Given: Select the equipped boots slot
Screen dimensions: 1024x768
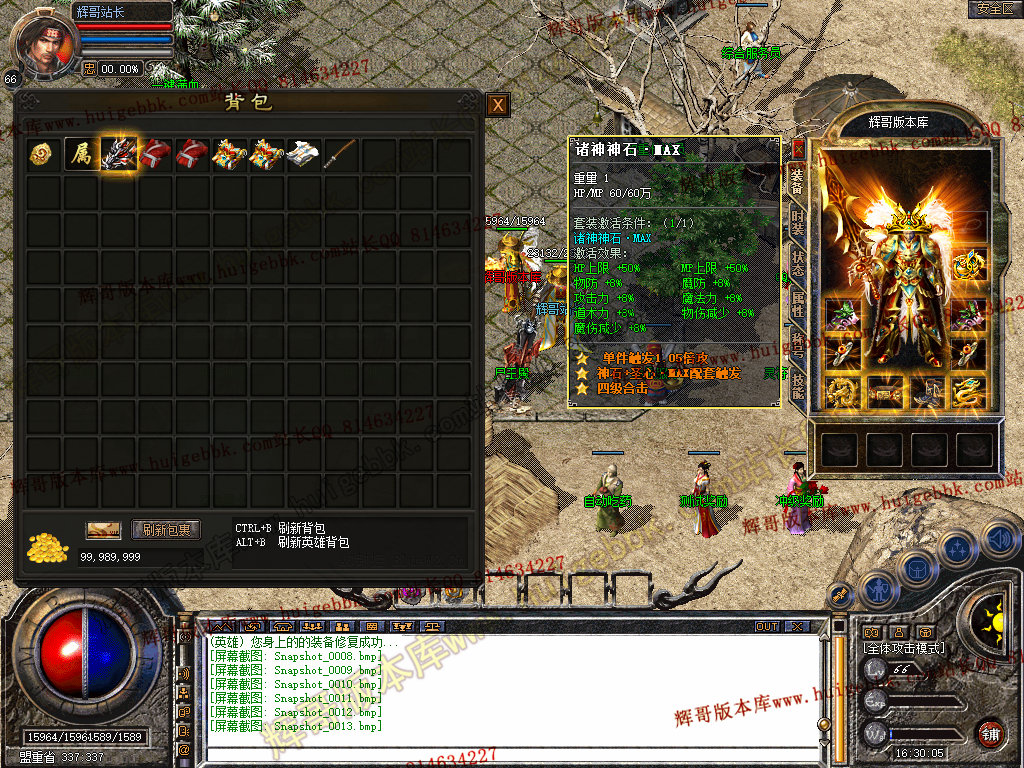Looking at the screenshot, I should [x=929, y=392].
